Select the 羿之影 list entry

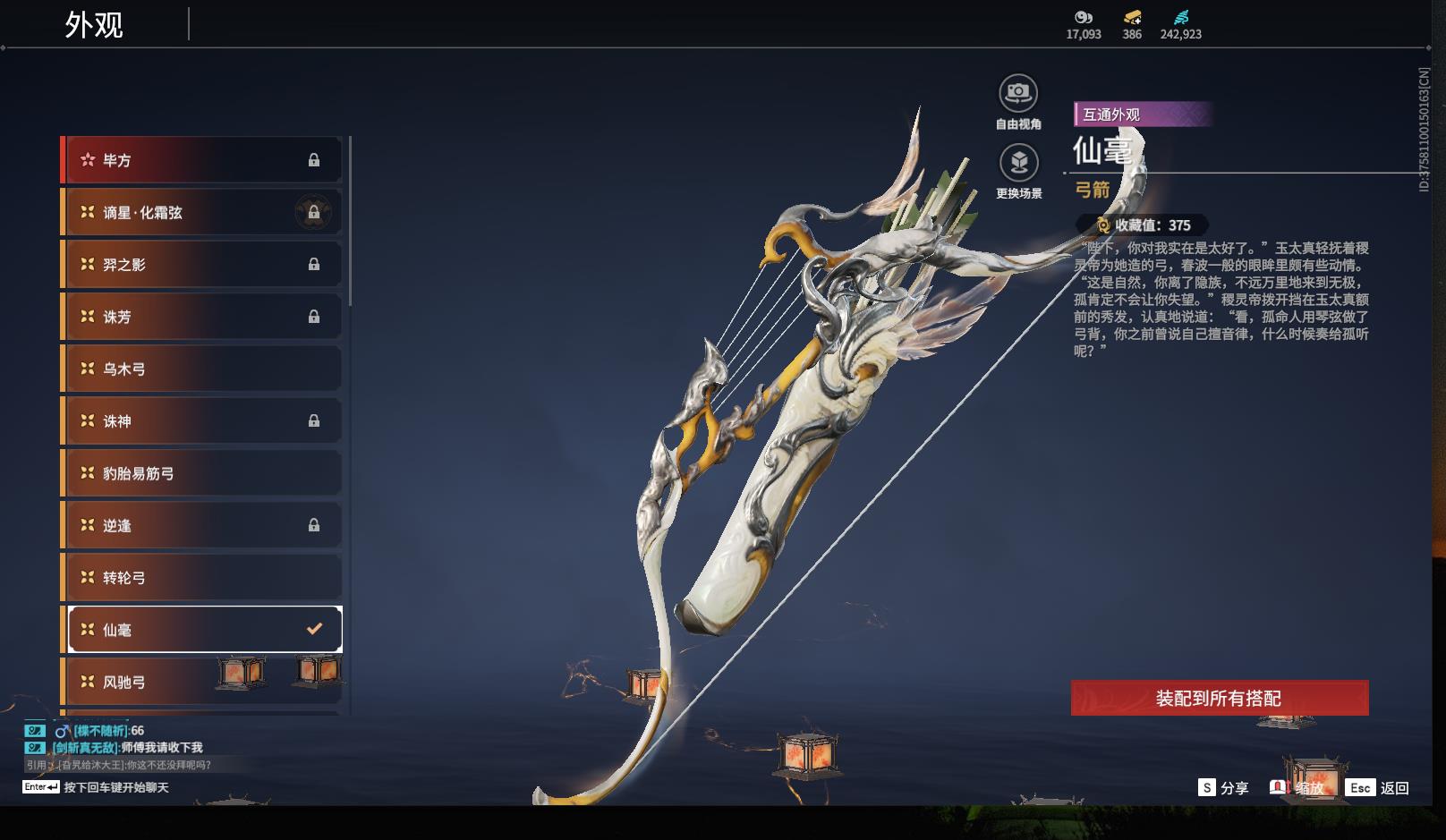[202, 265]
